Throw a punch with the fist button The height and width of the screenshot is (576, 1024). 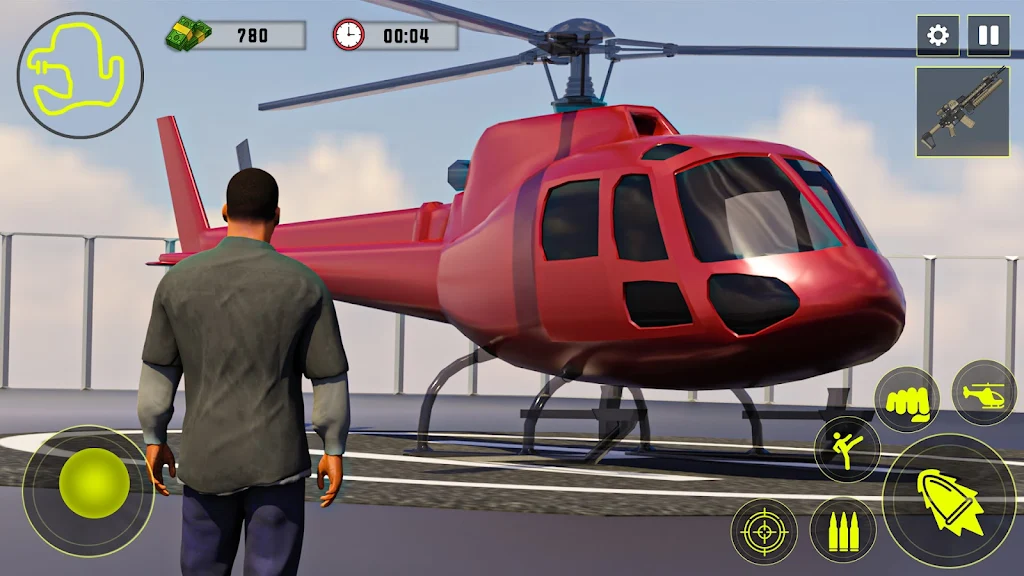pos(906,400)
